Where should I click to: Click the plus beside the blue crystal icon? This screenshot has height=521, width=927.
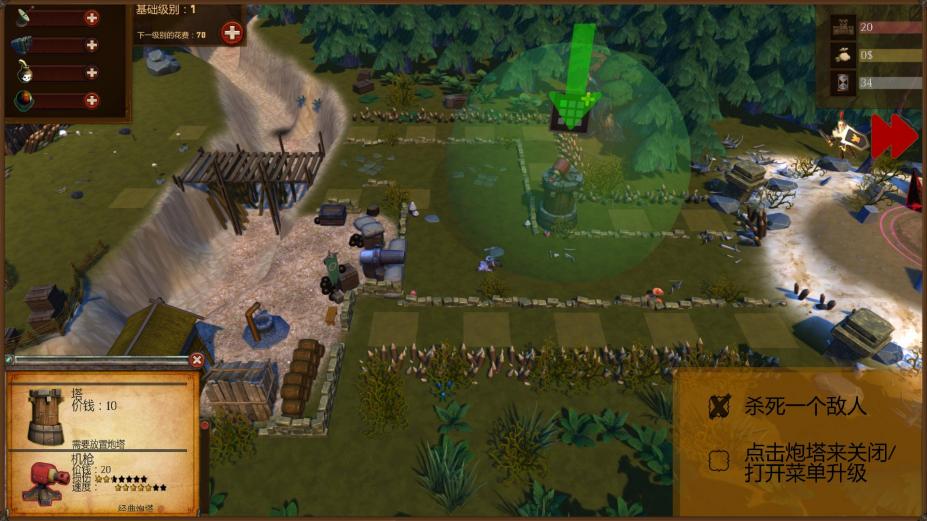tap(92, 45)
